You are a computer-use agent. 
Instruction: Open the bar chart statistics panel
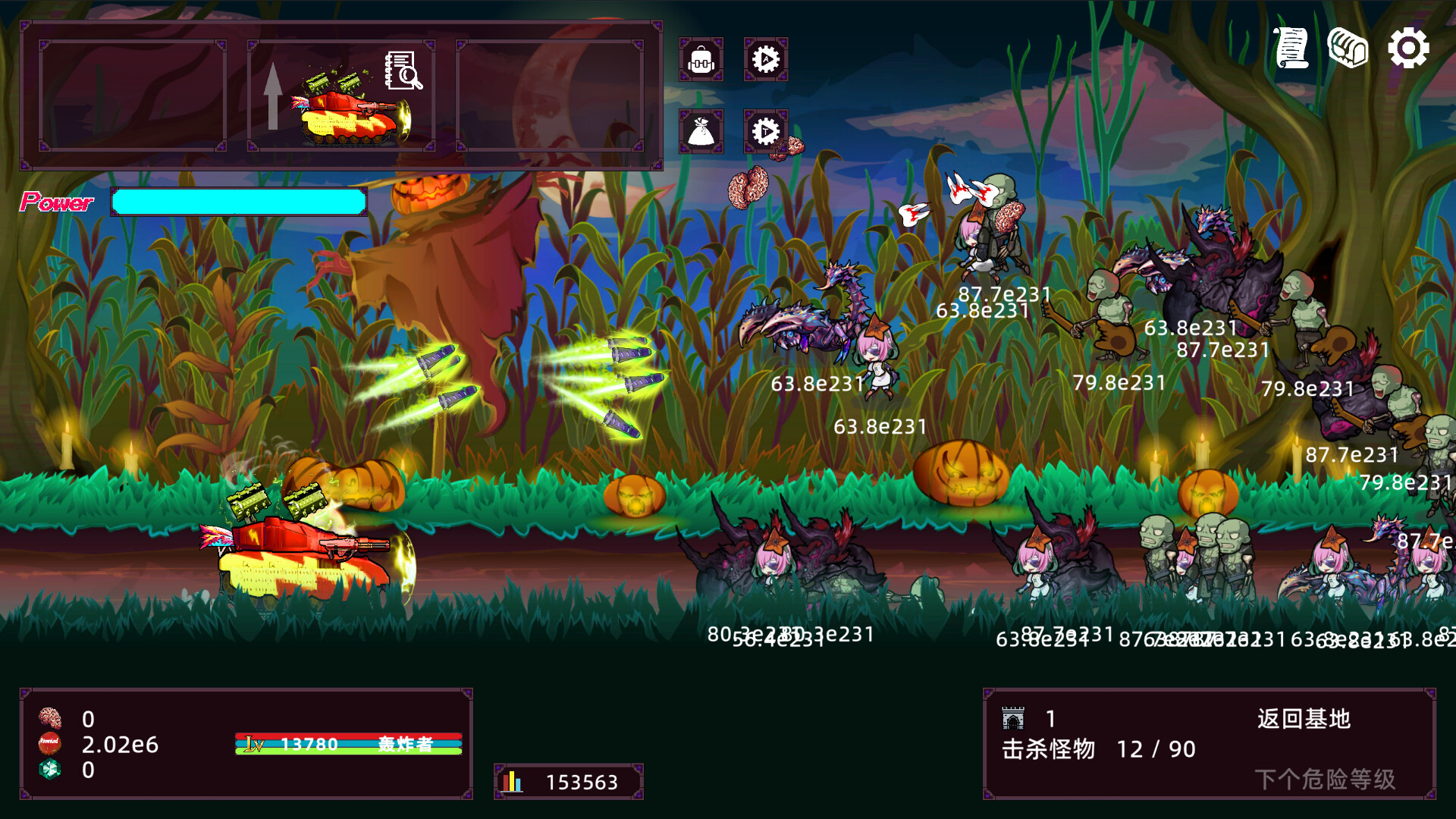[x=569, y=782]
